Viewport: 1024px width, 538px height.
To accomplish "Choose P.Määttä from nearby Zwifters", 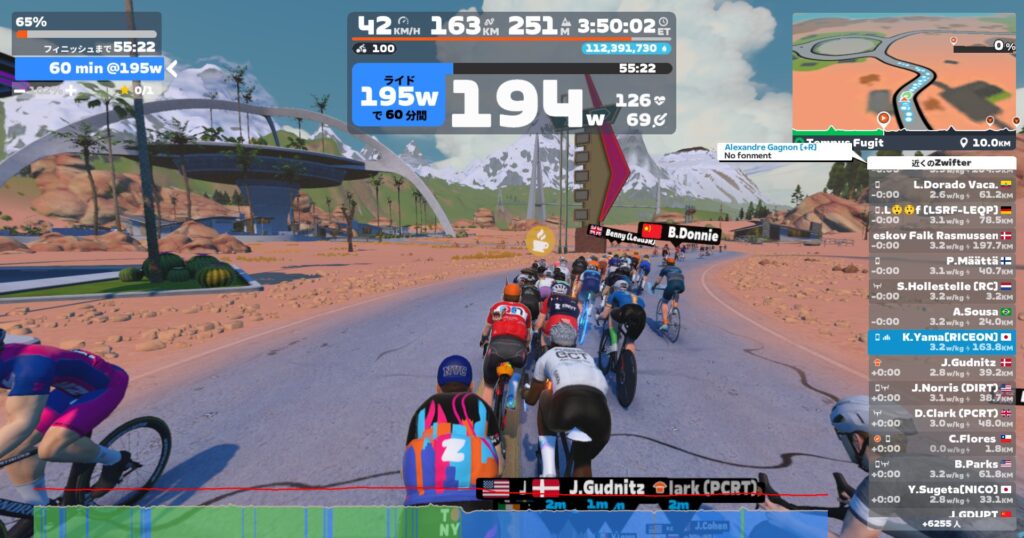I will 941,265.
